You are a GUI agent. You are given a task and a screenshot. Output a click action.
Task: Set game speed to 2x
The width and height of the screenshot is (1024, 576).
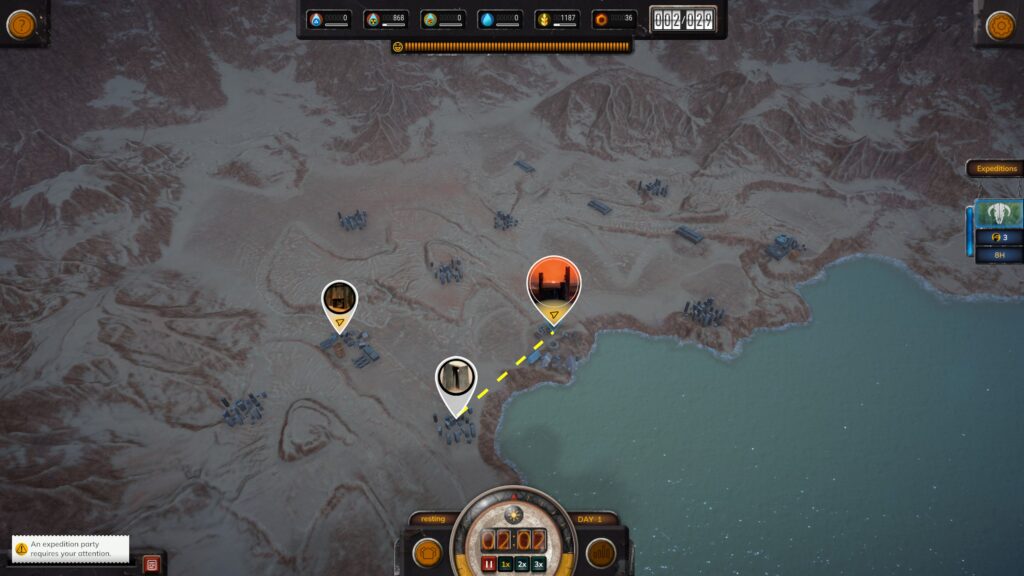522,564
